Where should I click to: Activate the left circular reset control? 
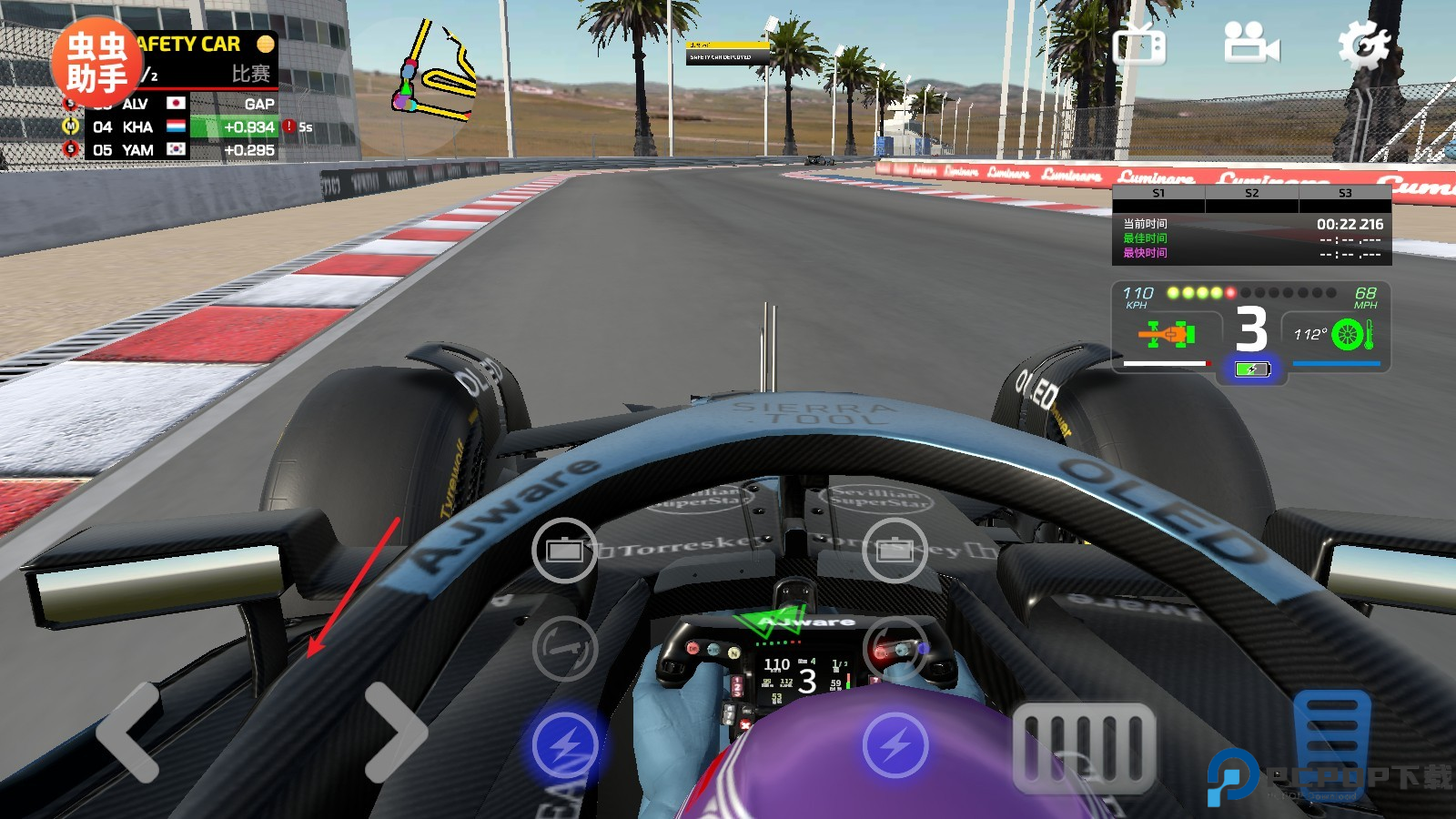coord(565,646)
